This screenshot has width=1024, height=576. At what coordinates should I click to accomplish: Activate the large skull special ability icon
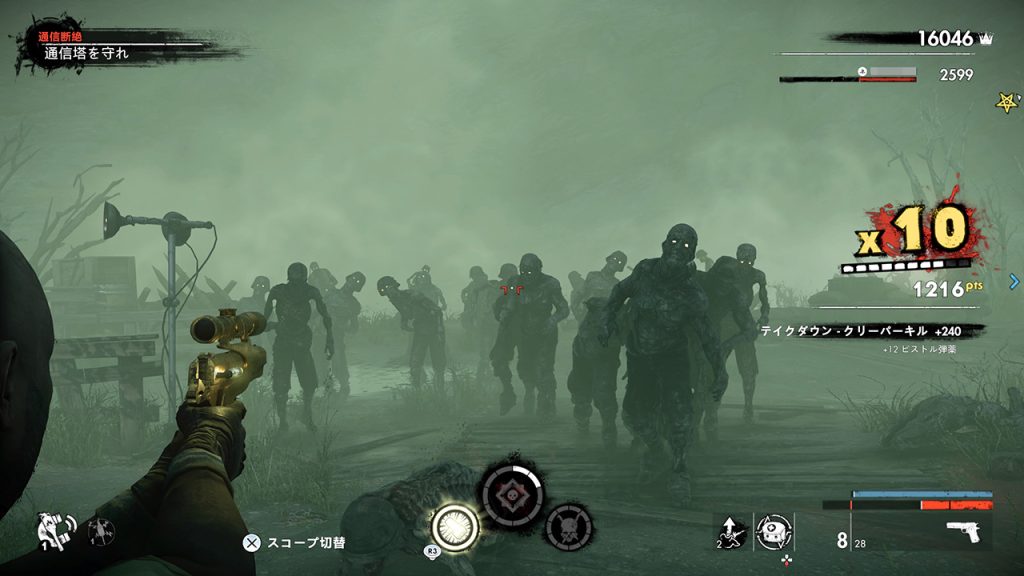511,493
